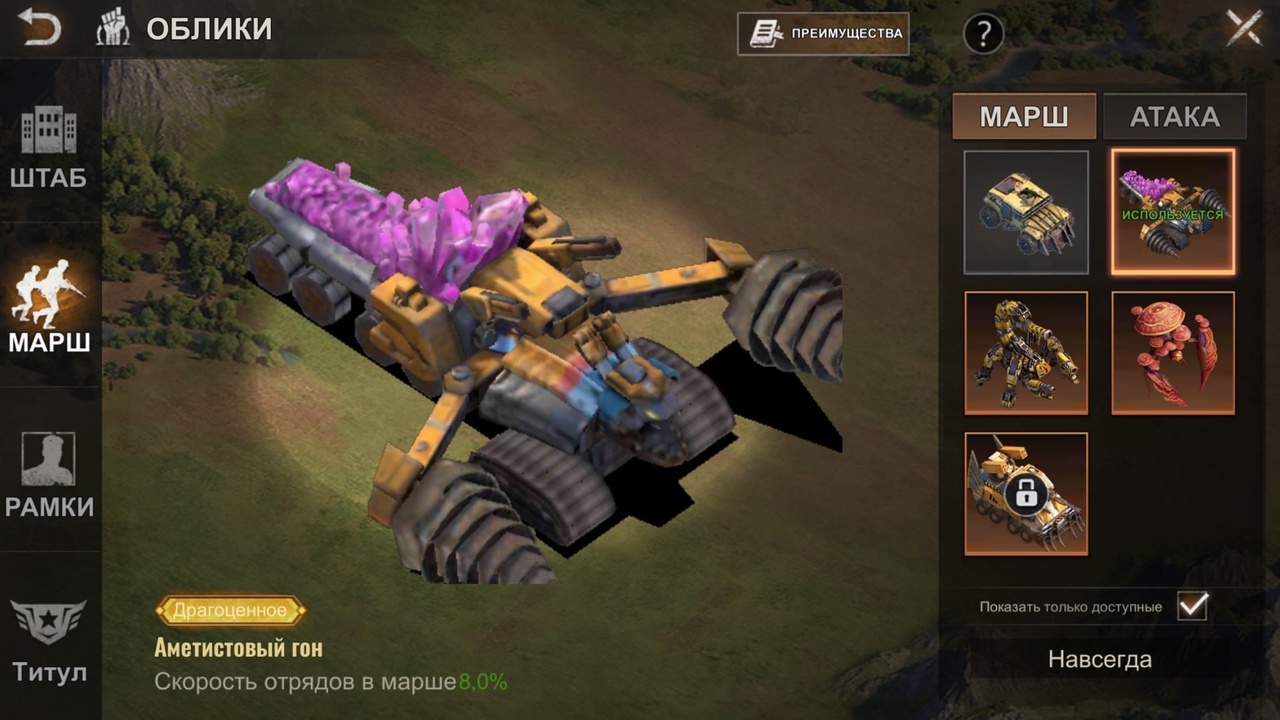This screenshot has height=720, width=1280.
Task: Close the Облики screen
Action: 1244,28
